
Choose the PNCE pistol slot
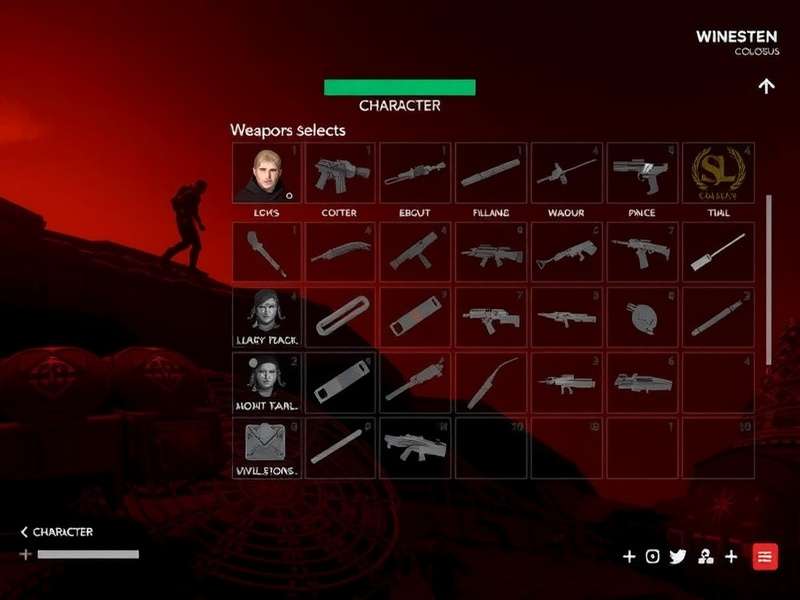(642, 173)
